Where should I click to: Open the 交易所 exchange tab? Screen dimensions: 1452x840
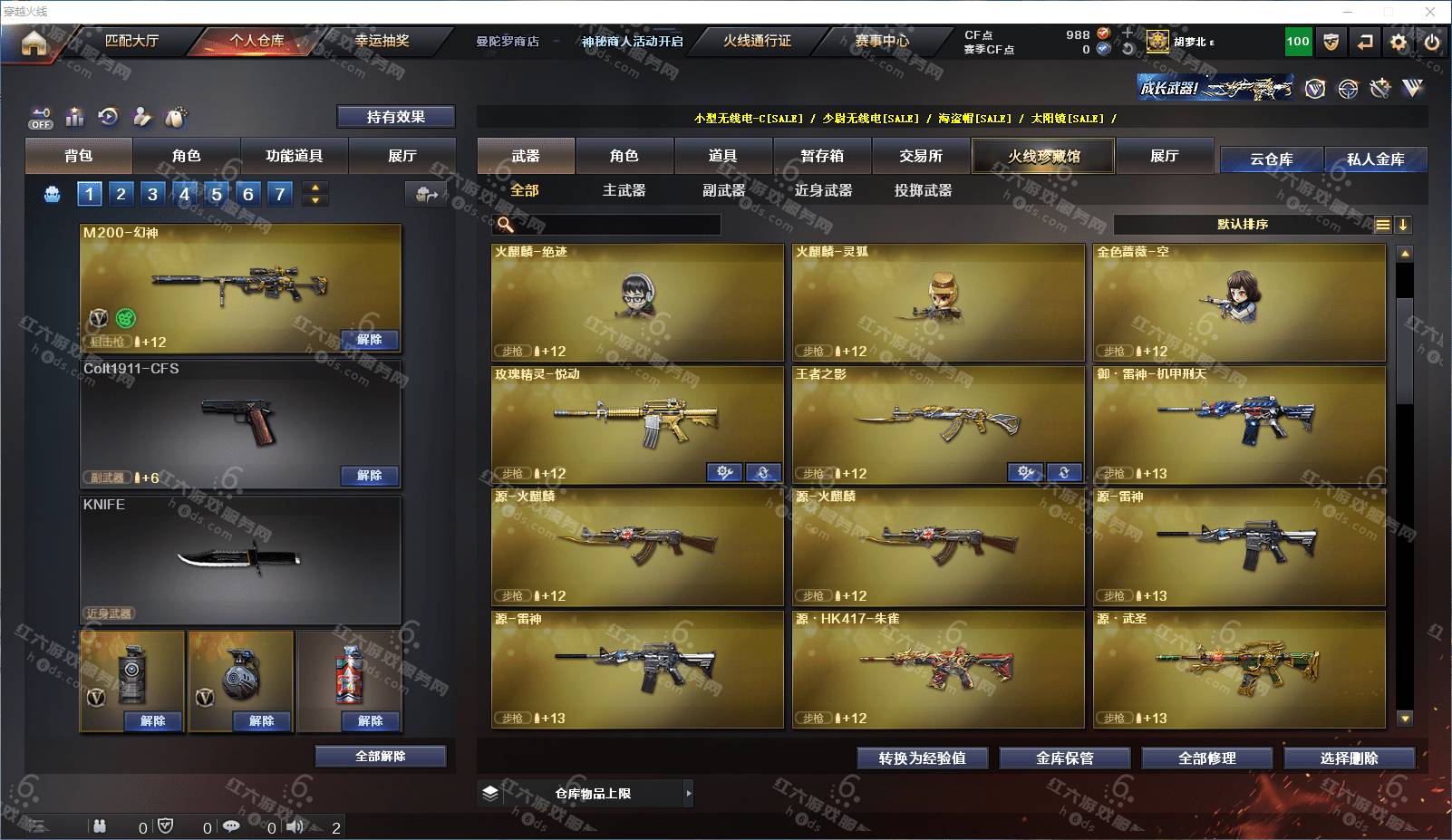click(921, 156)
